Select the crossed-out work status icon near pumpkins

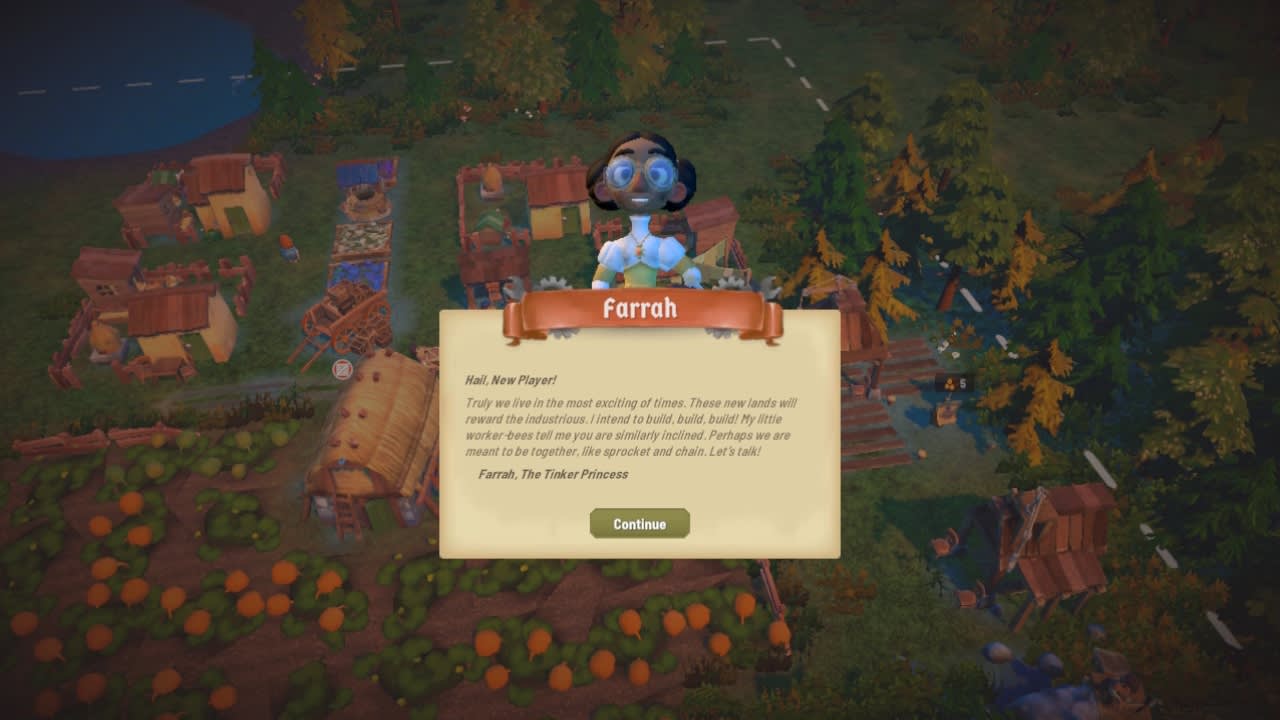point(341,369)
